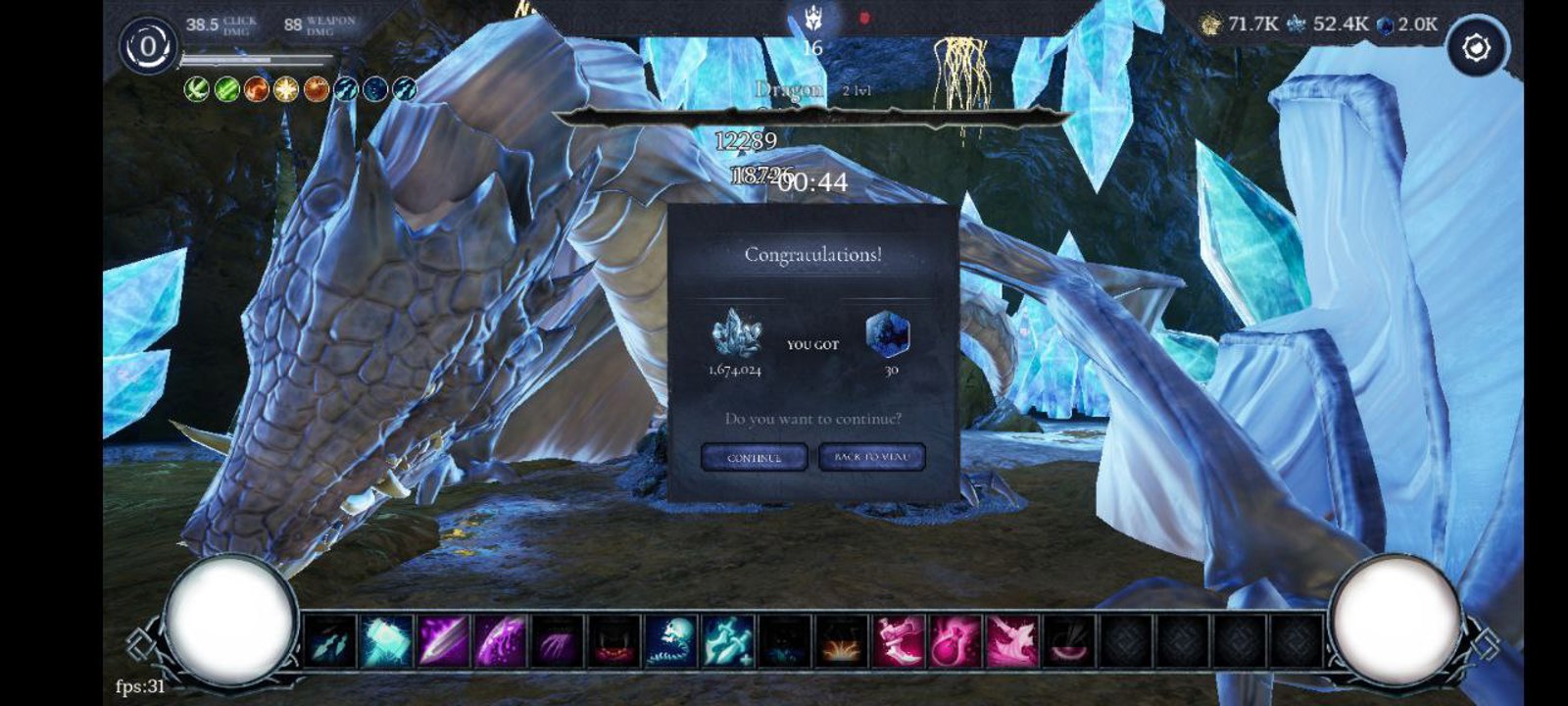Open settings via the gear icon
The height and width of the screenshot is (706, 1568).
coord(1476,47)
